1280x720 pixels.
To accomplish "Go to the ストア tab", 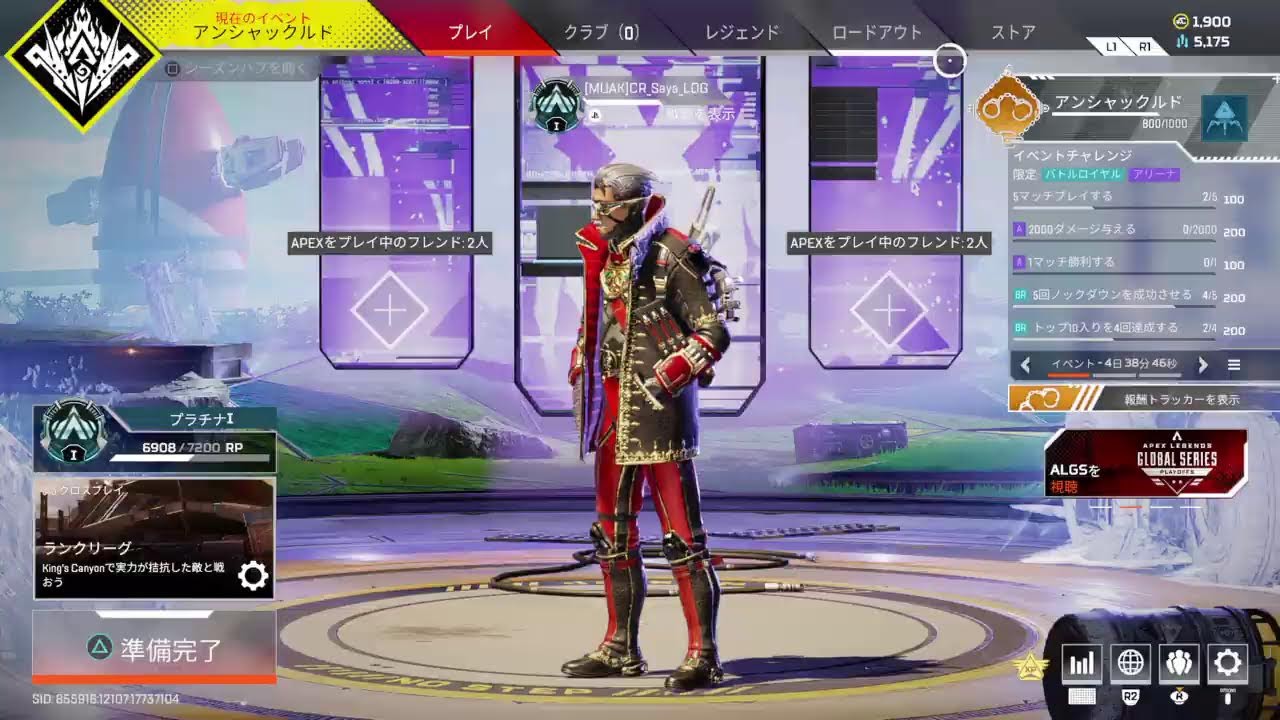I will (1013, 32).
